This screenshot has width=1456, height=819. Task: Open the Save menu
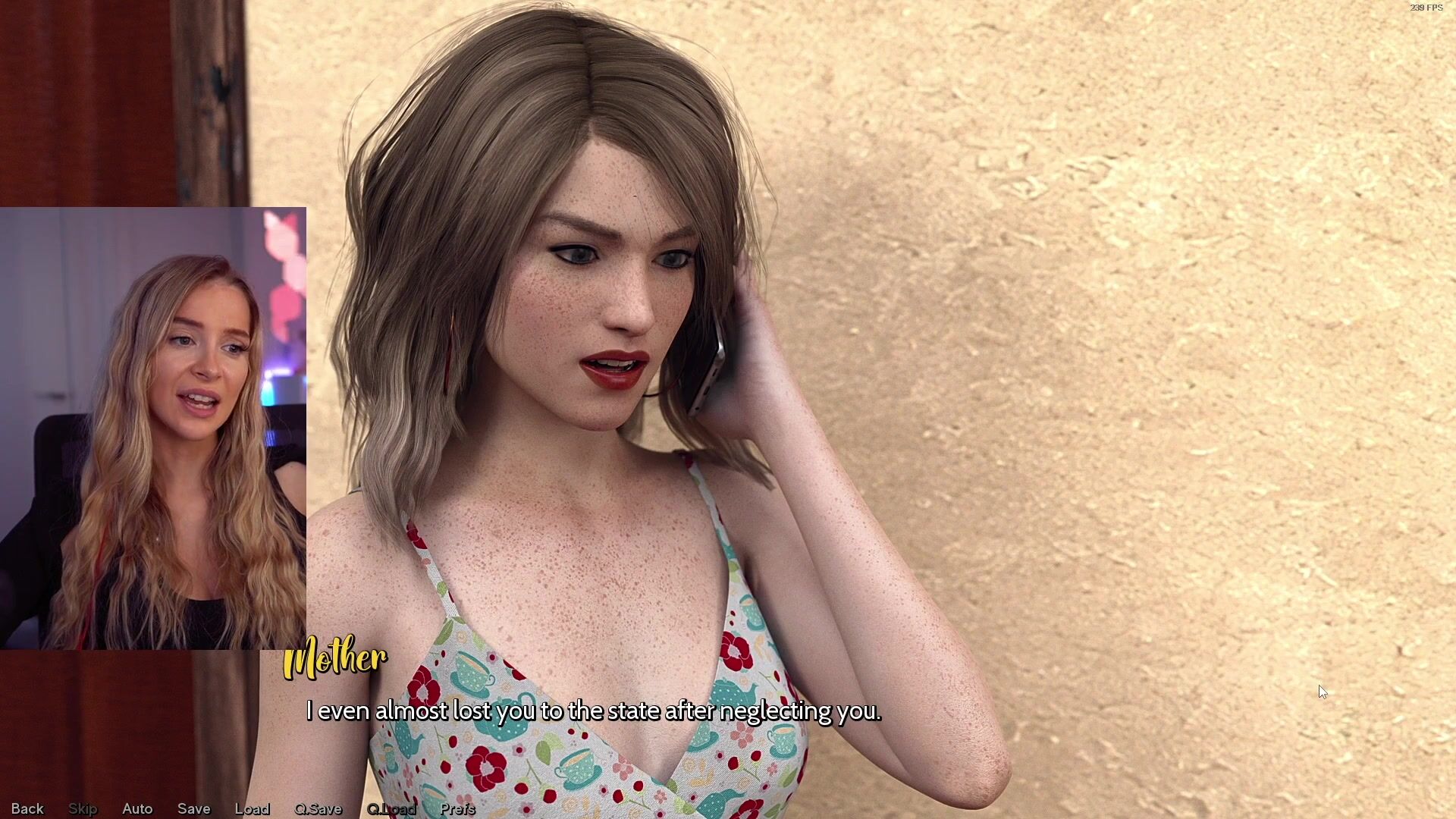(193, 808)
